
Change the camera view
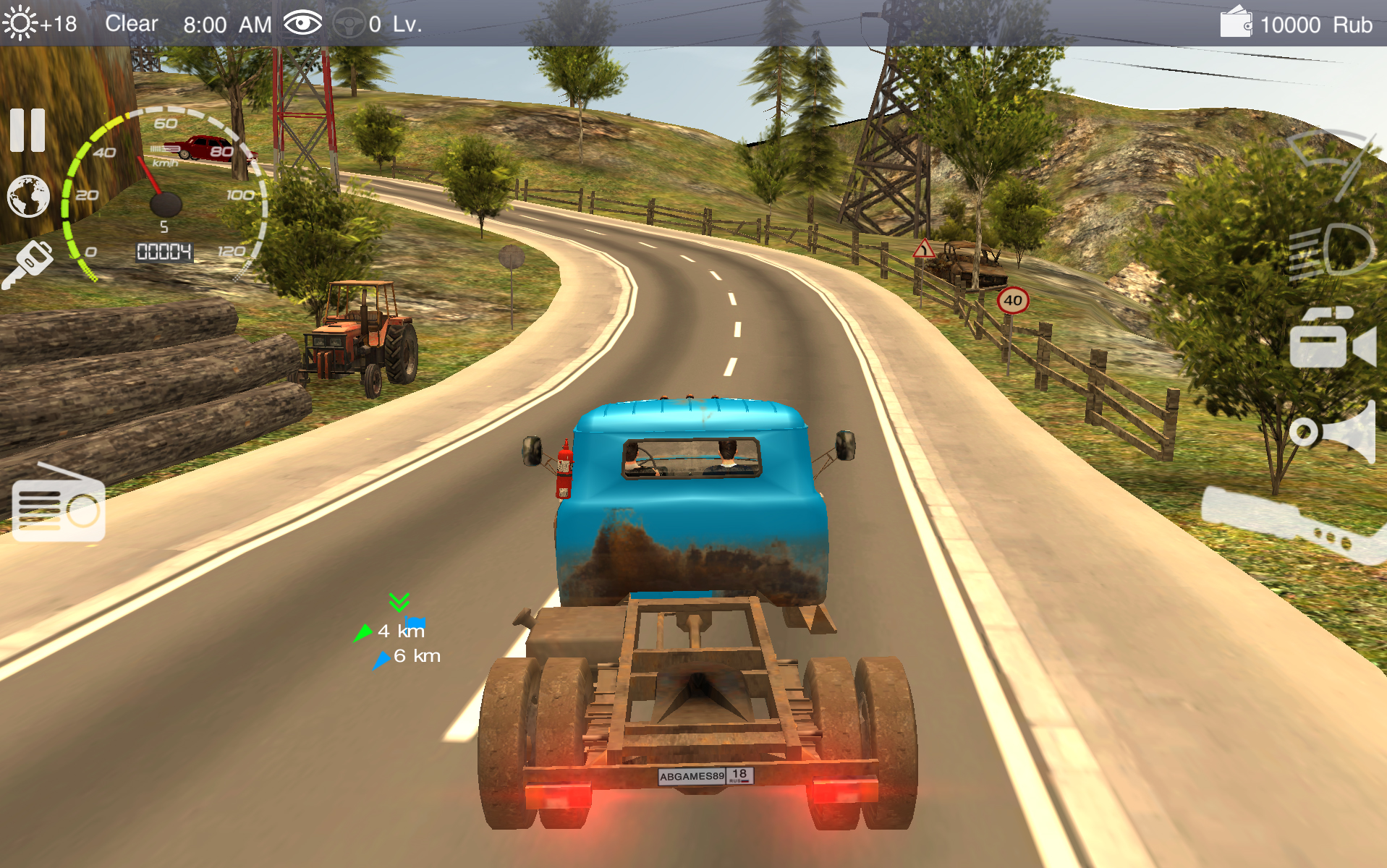(1331, 339)
